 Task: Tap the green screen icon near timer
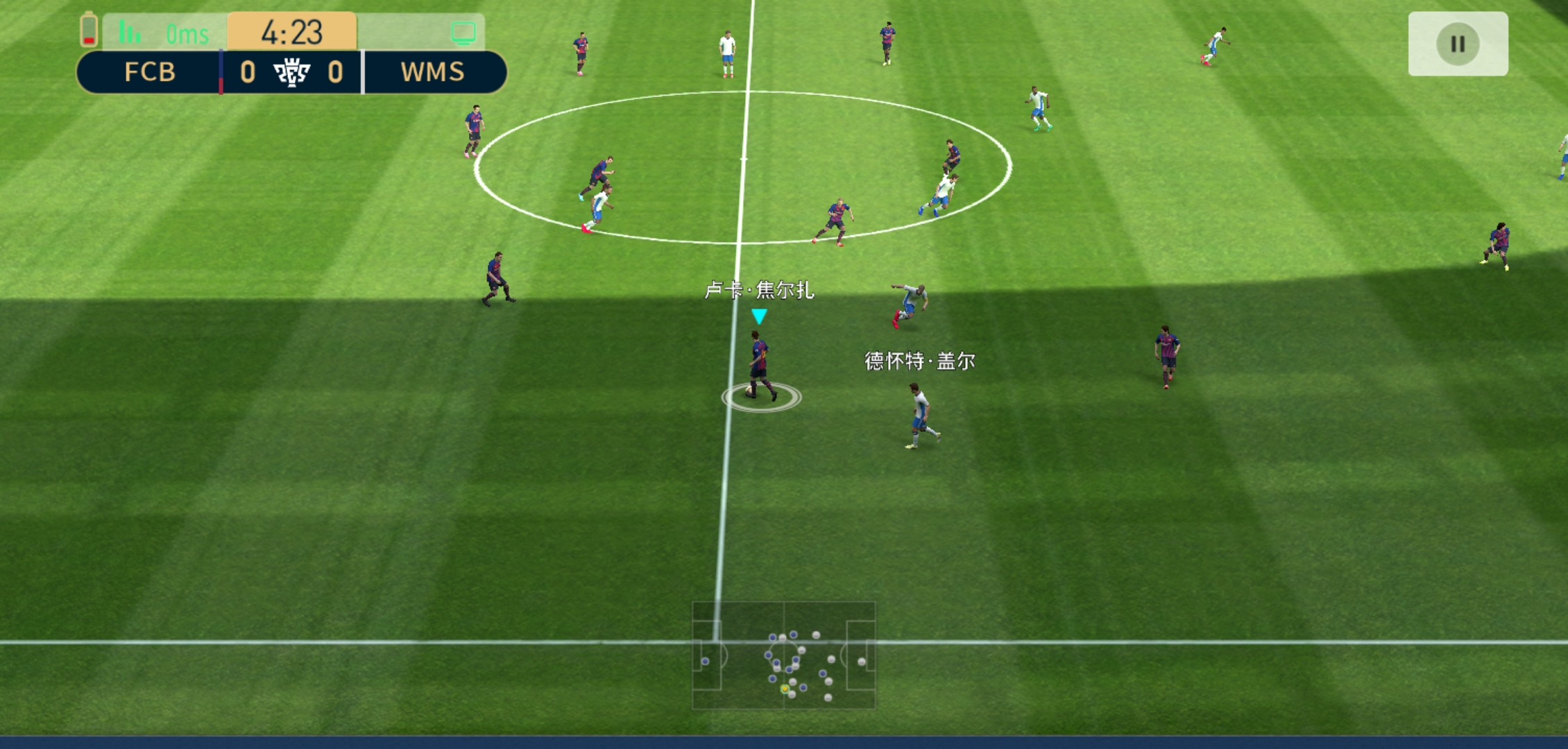[x=463, y=33]
